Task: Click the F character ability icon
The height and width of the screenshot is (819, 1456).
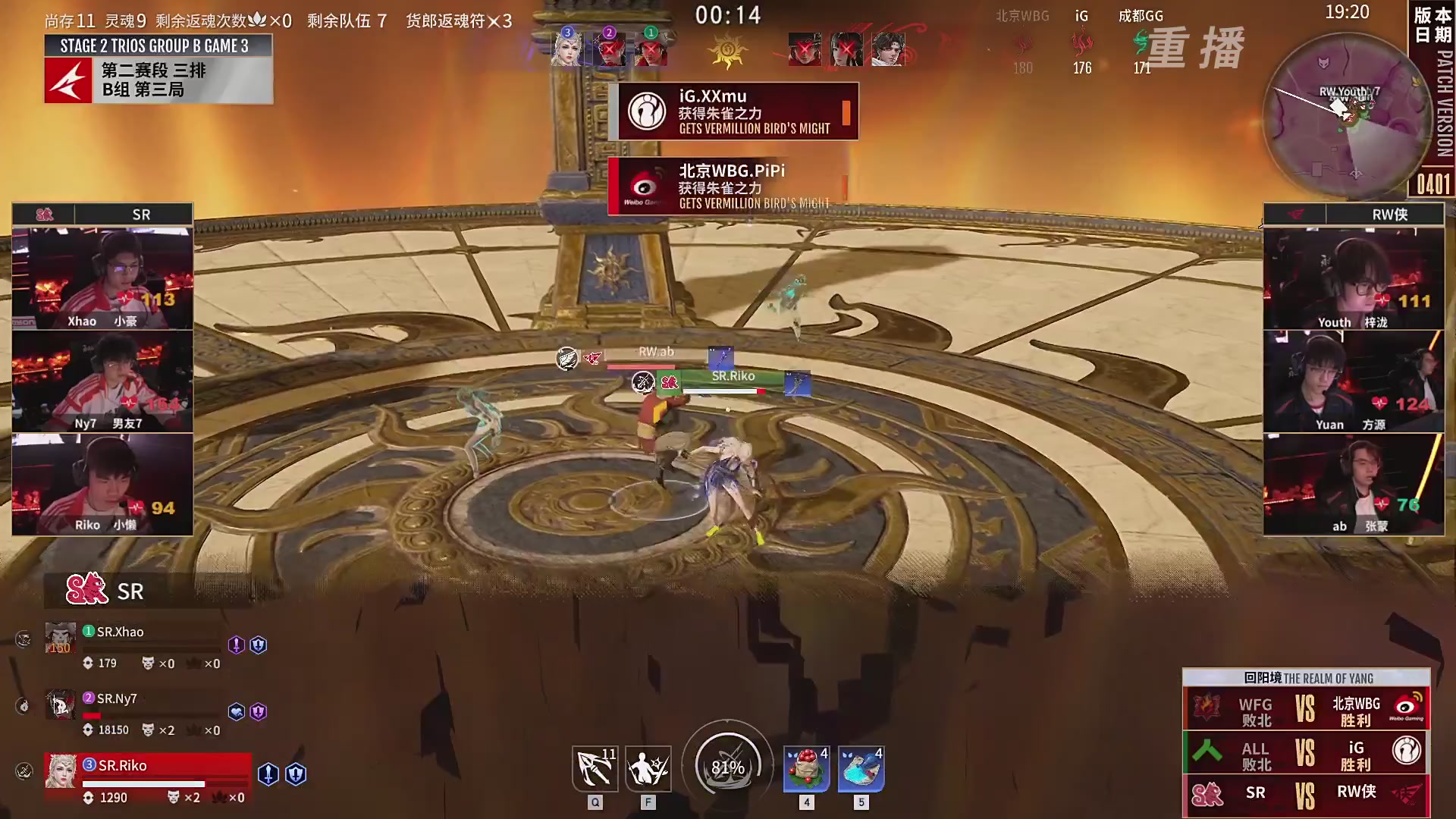Action: coord(648,768)
